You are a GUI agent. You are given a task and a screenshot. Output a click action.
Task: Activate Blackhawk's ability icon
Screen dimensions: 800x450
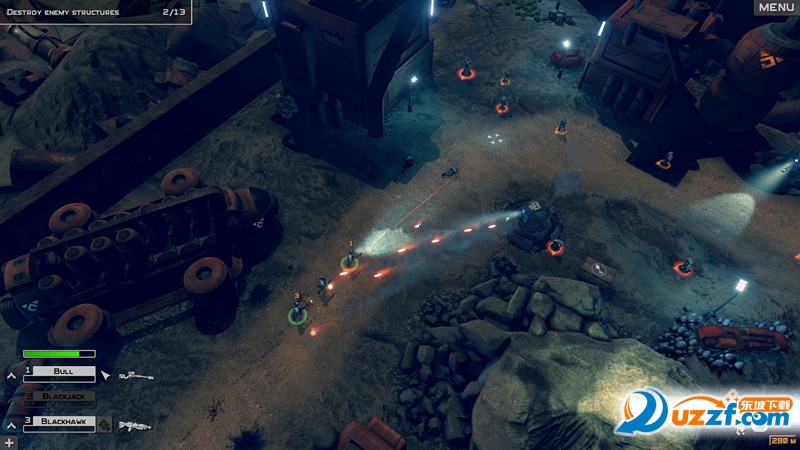[104, 423]
